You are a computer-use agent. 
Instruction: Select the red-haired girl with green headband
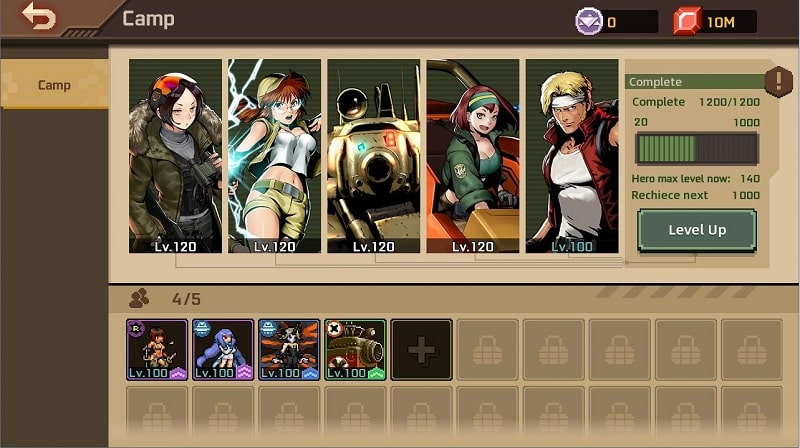pyautogui.click(x=473, y=155)
